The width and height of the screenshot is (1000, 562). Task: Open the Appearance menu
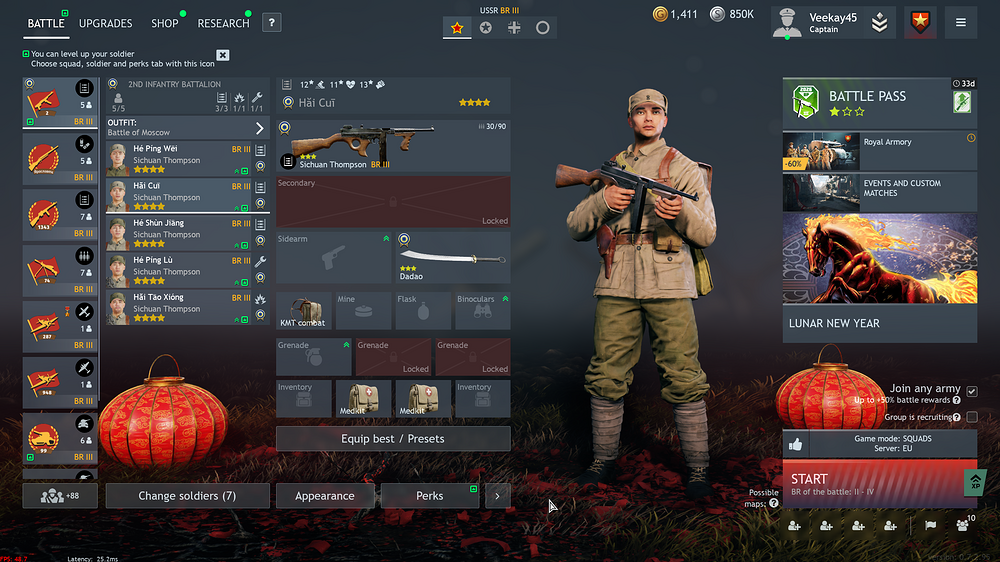(x=325, y=496)
